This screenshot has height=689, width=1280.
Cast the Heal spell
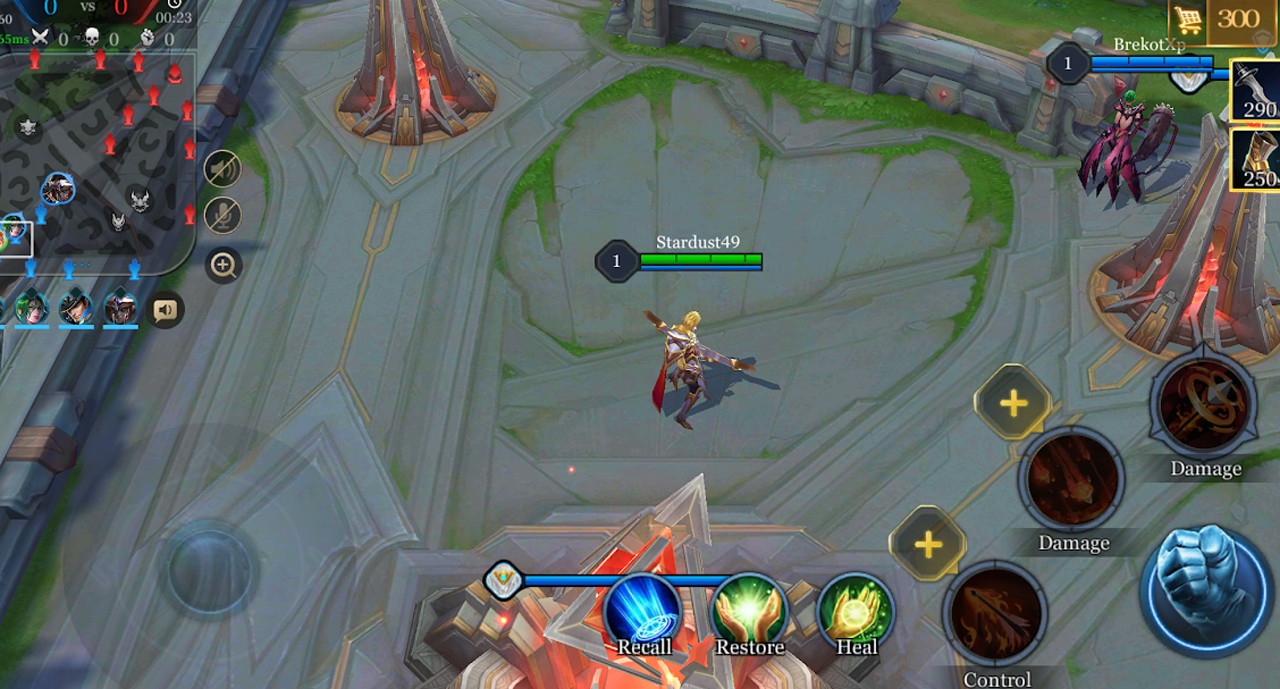(x=856, y=612)
